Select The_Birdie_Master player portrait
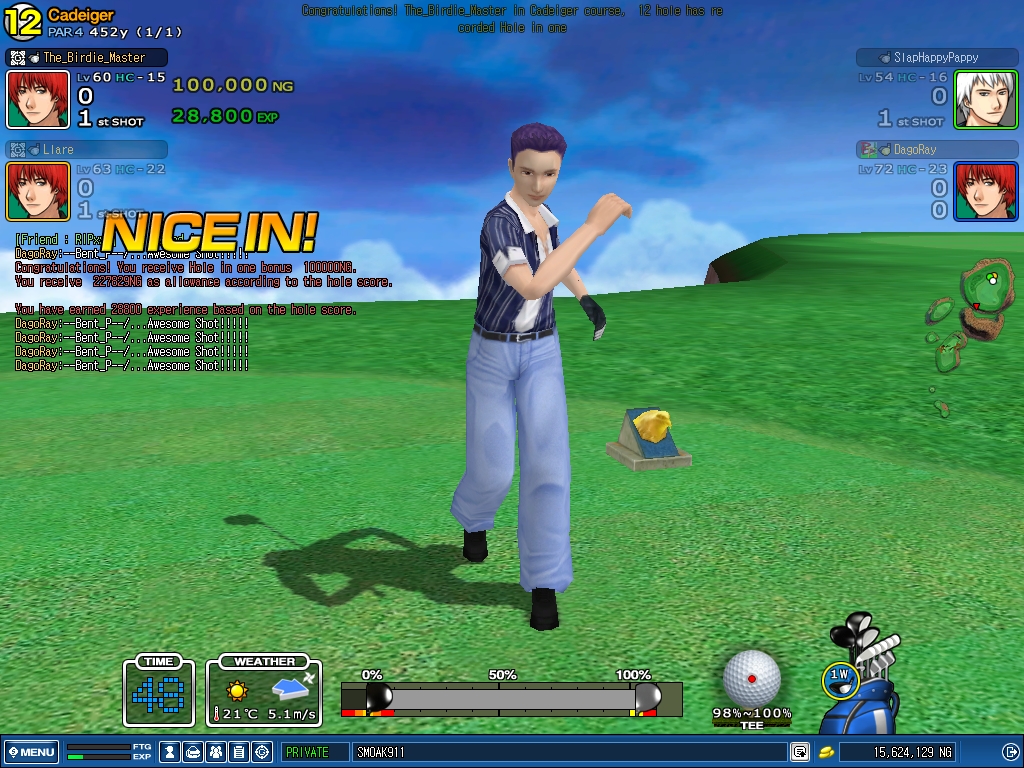Screen dimensions: 1024x768 [38, 99]
